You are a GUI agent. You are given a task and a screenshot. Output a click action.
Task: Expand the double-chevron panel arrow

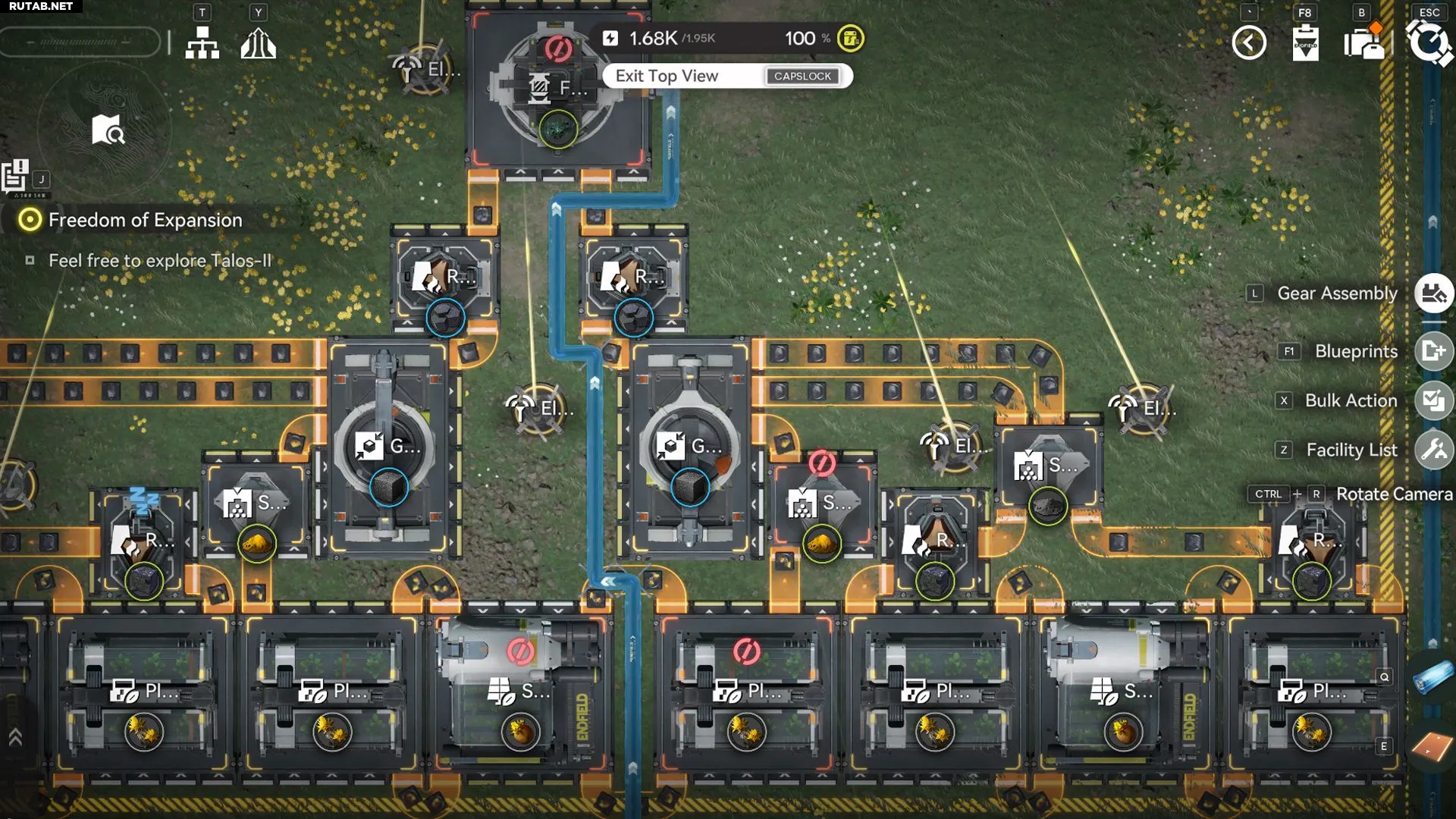pyautogui.click(x=15, y=737)
